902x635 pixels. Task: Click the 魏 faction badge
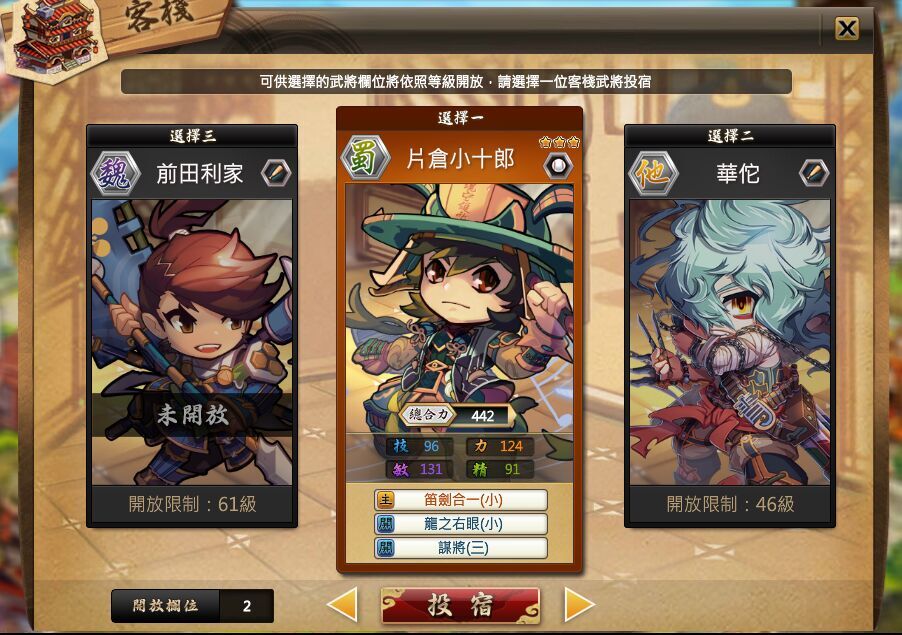115,173
